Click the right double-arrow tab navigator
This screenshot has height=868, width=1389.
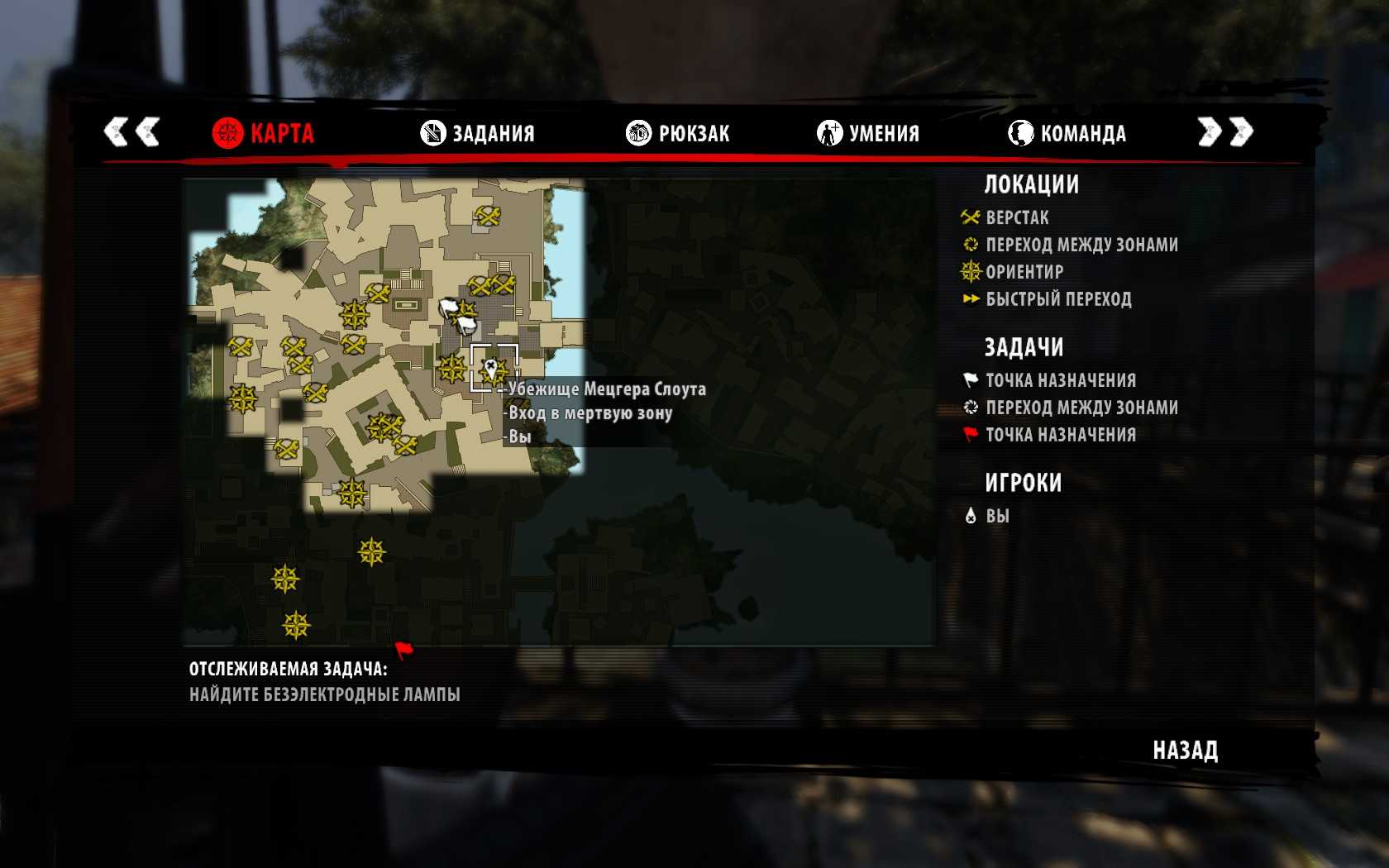click(x=1225, y=131)
